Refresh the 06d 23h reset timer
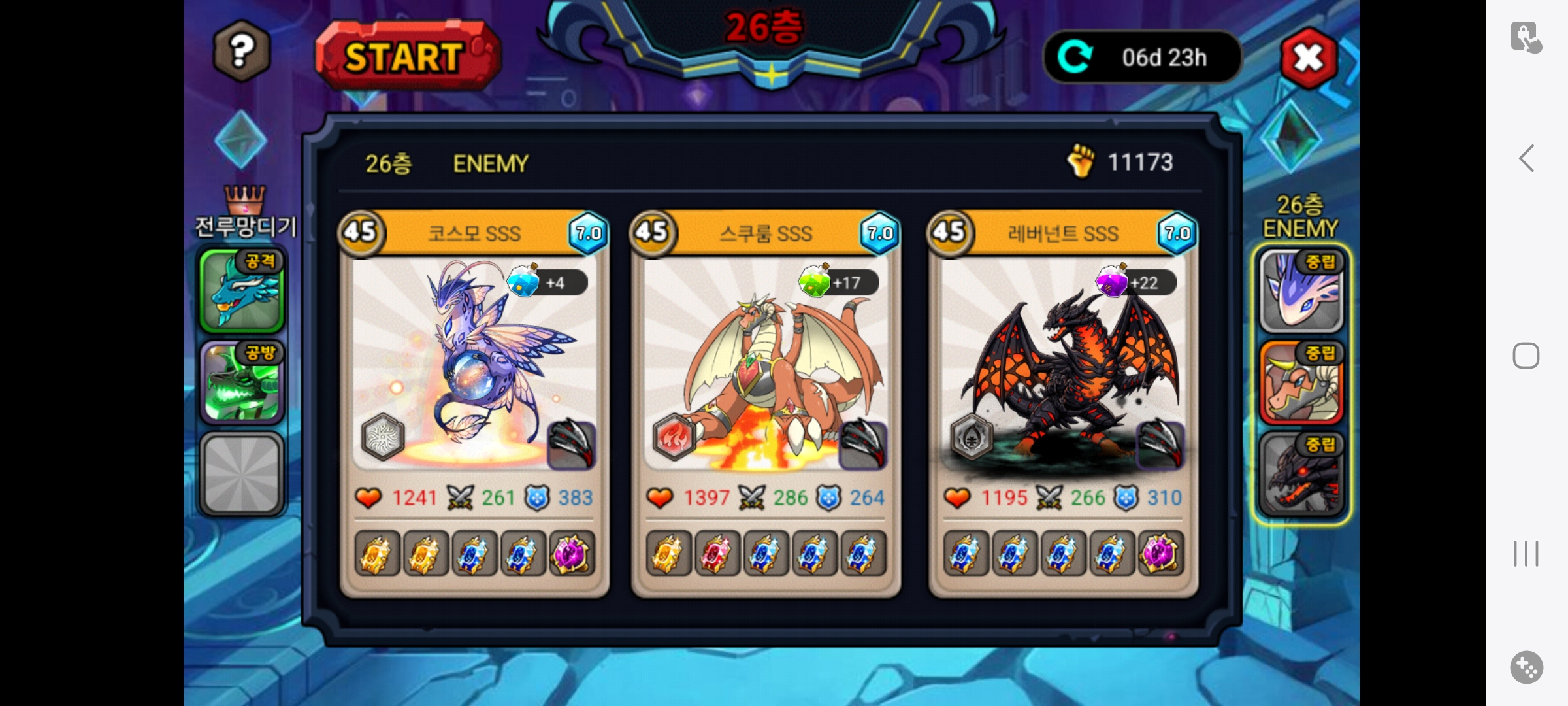Screen dimensions: 1568x706 [x=1075, y=57]
